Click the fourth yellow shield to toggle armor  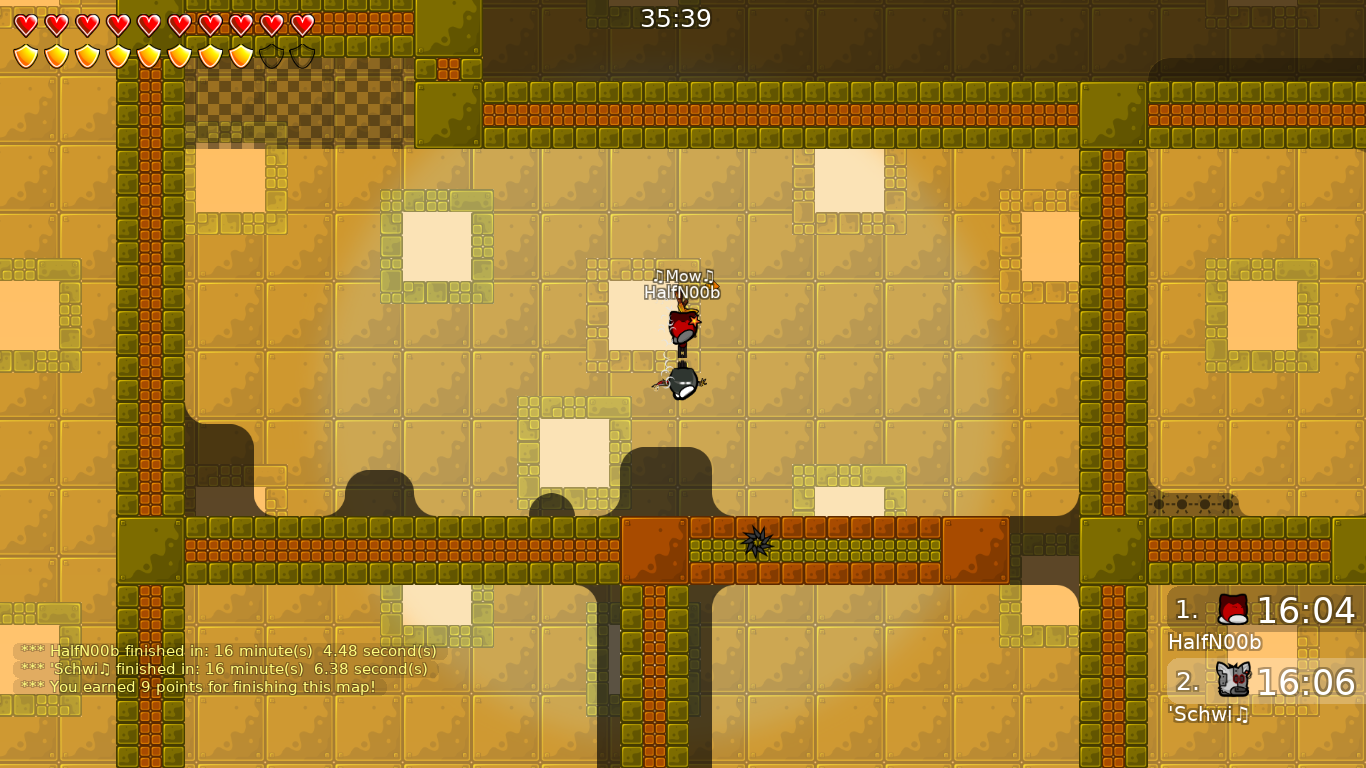[119, 55]
